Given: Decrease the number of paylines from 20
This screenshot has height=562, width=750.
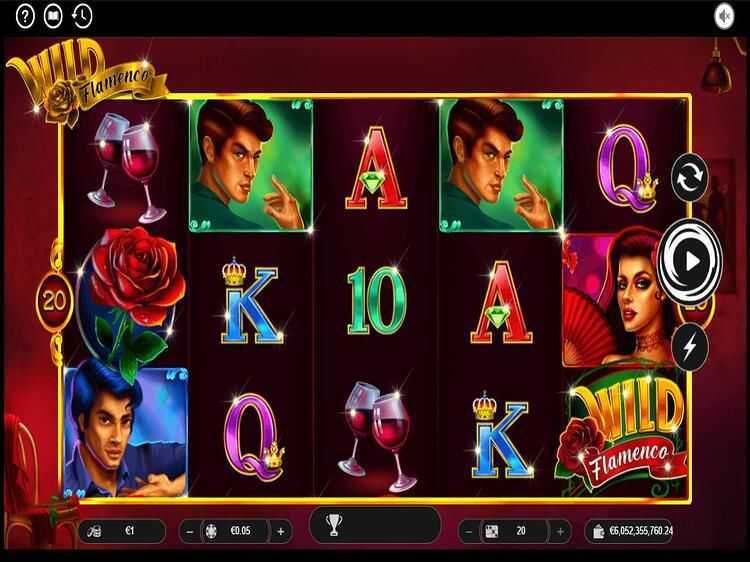Looking at the screenshot, I should coord(467,531).
